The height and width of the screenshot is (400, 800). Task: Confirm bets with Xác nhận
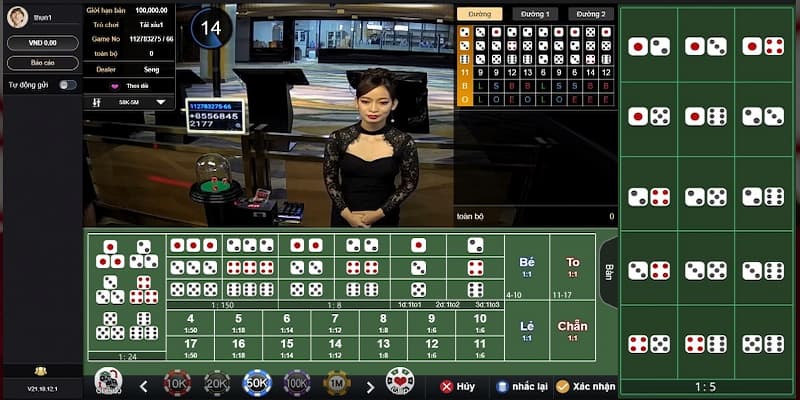coord(586,386)
